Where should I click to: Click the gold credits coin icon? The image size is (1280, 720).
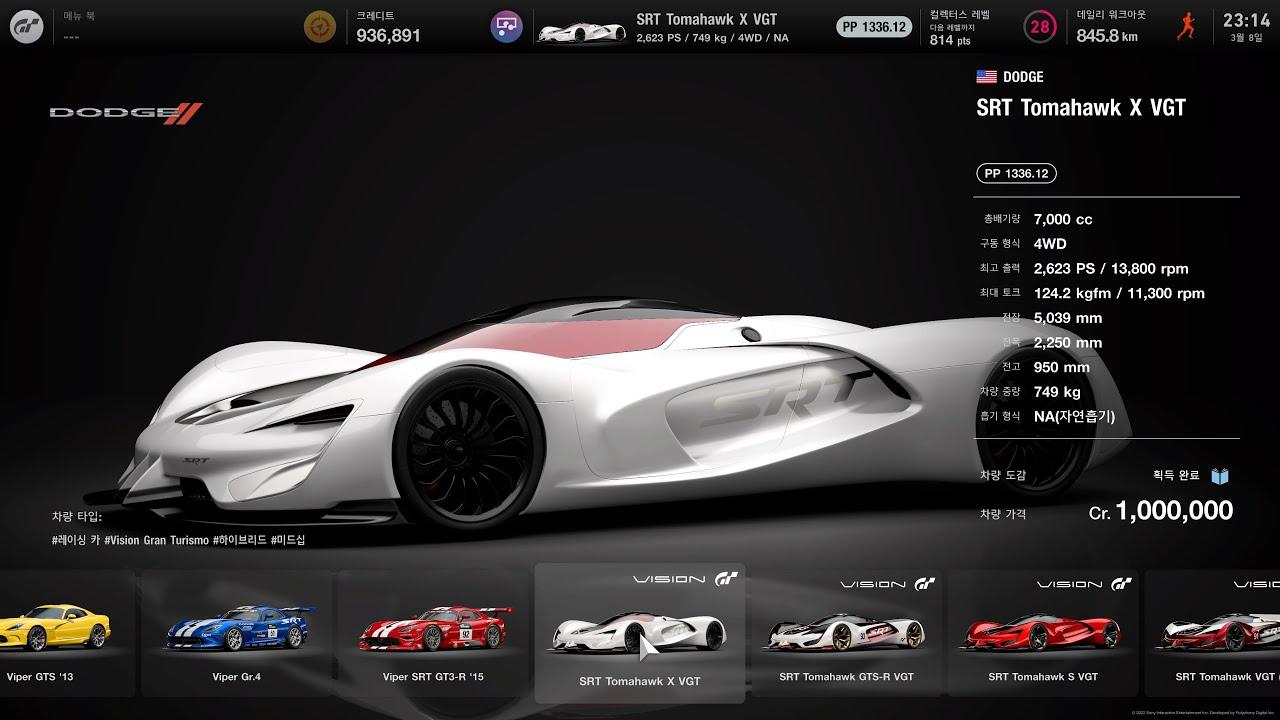[x=320, y=27]
